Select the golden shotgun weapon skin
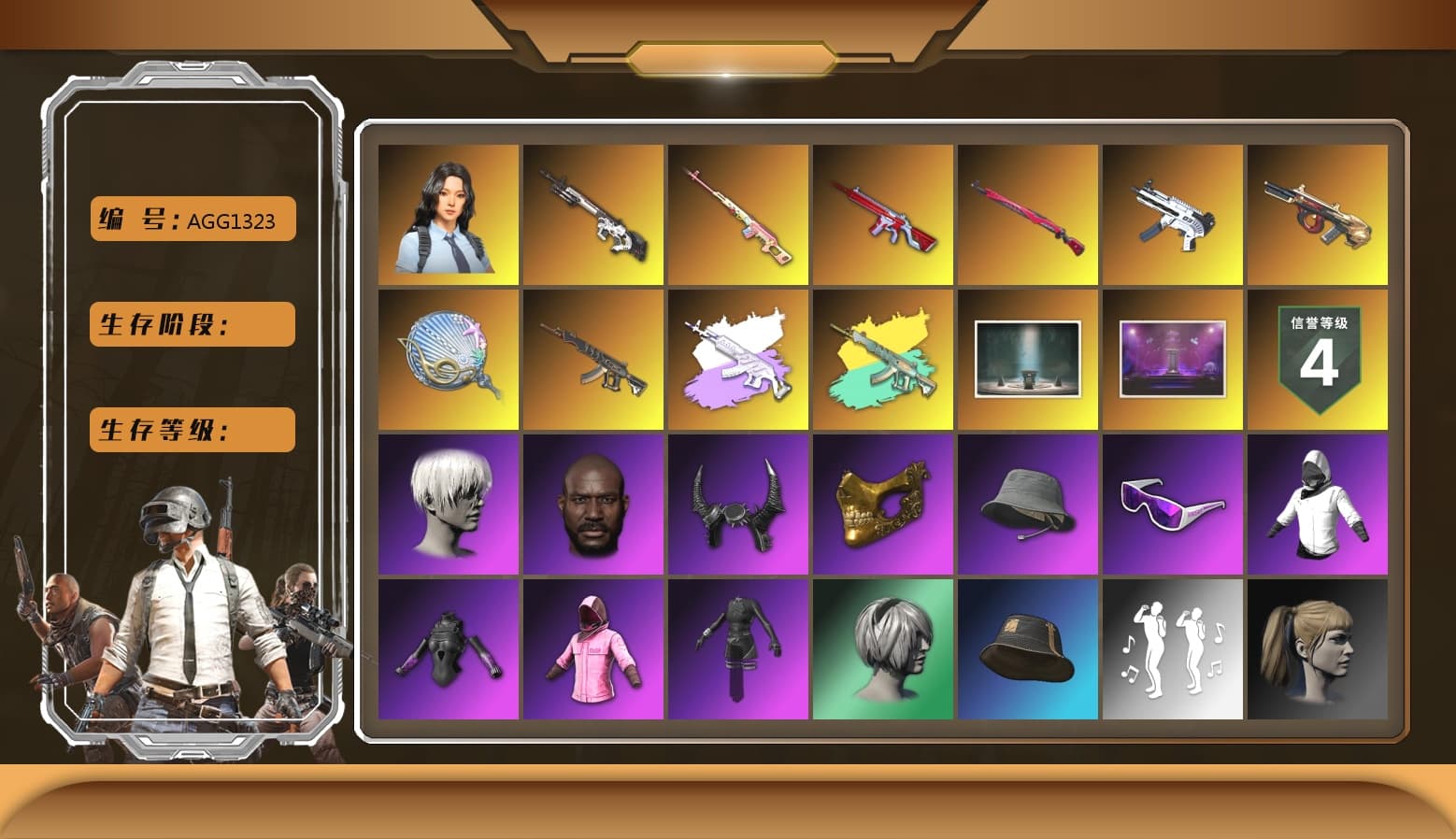Screen dimensions: 1456x839 [1318, 215]
